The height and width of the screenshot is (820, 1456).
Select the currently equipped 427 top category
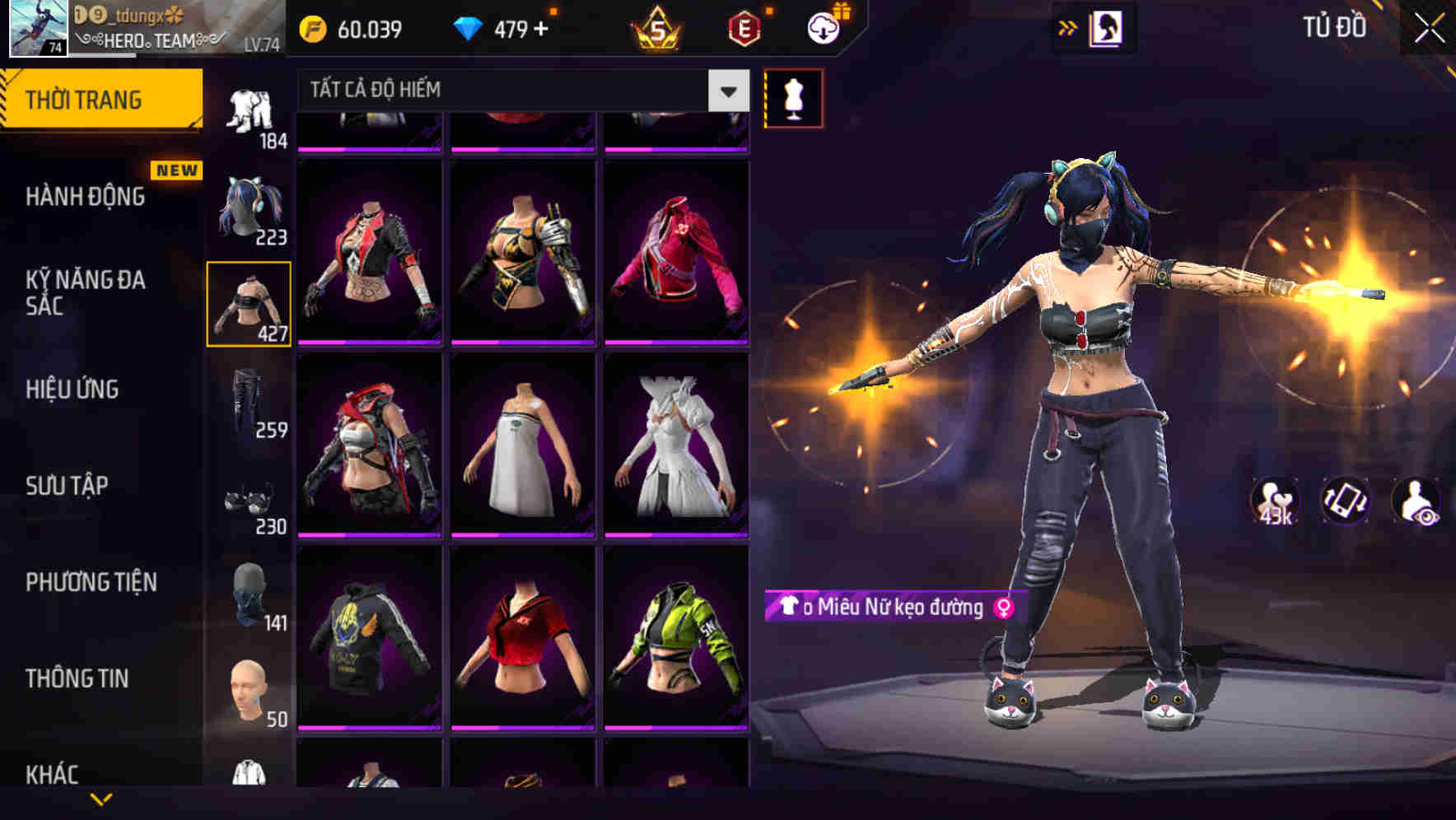(250, 303)
